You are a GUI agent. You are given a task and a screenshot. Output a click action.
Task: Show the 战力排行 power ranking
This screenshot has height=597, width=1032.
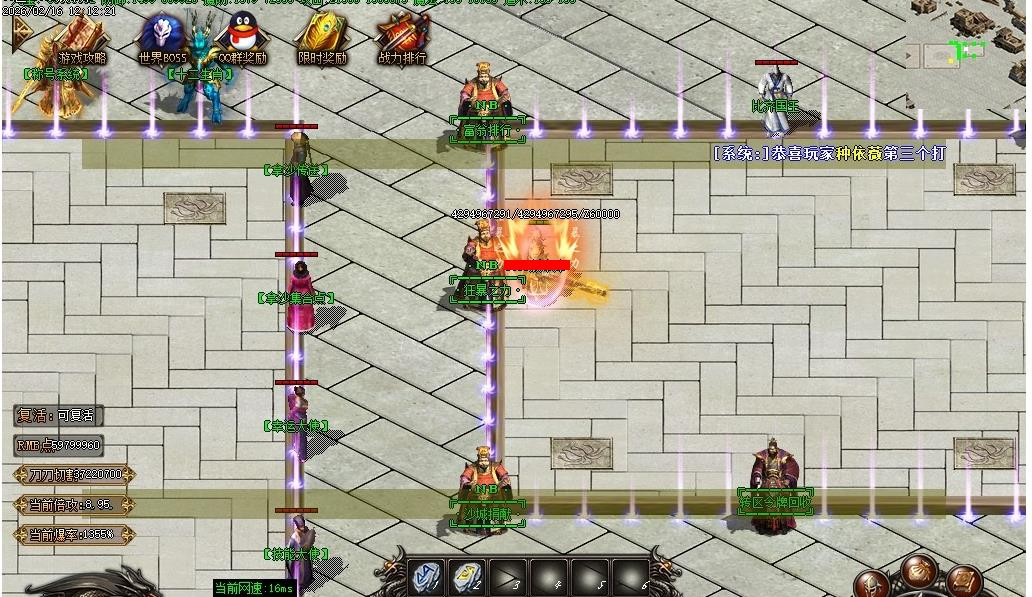click(401, 38)
